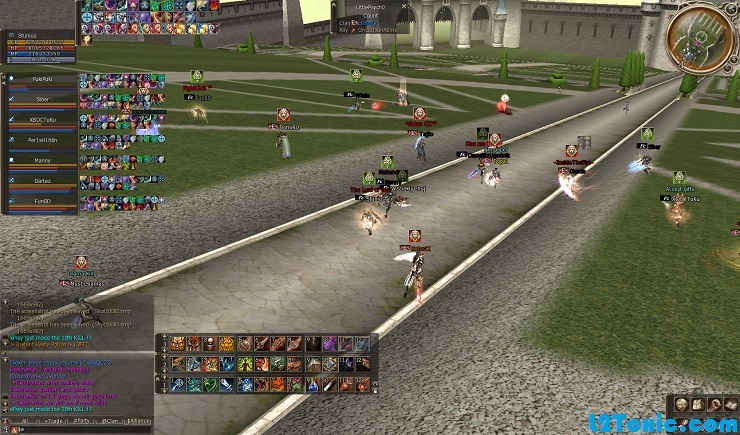Open the actions fist icon
Viewport: 740px width, 435px height.
[714, 404]
